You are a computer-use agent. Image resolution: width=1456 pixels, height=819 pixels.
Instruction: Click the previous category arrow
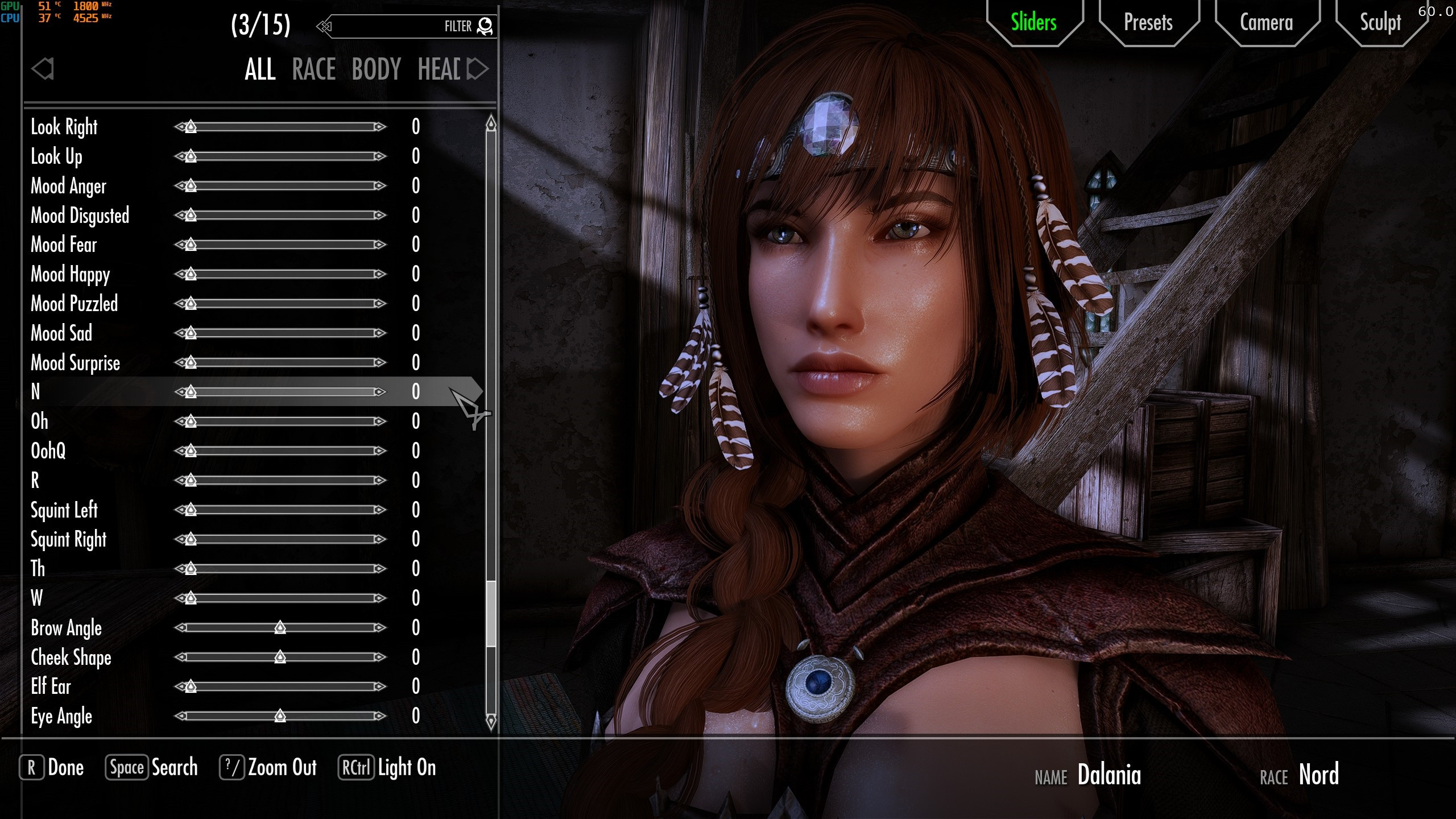[43, 69]
